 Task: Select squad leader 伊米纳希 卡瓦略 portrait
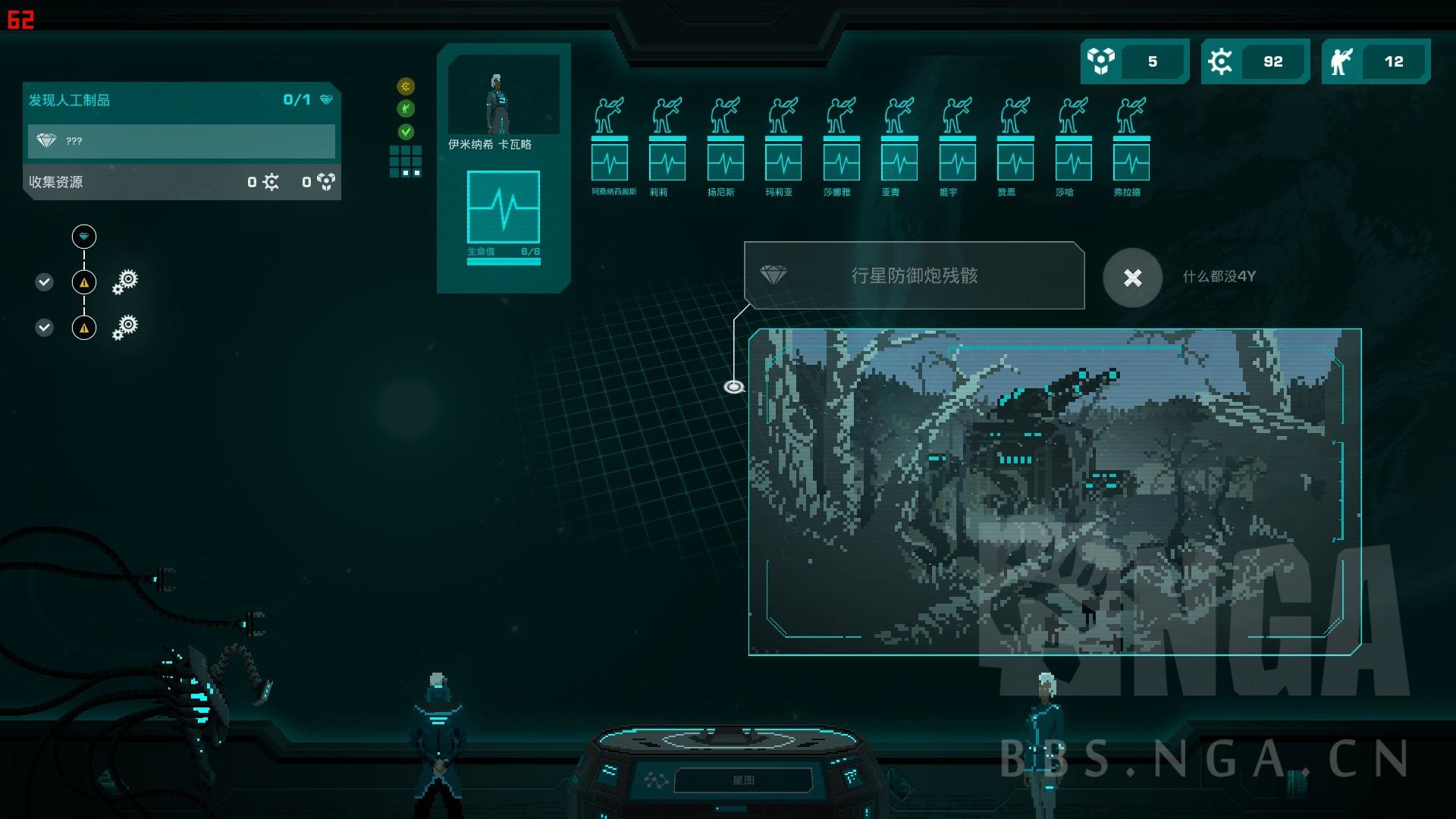(x=503, y=95)
